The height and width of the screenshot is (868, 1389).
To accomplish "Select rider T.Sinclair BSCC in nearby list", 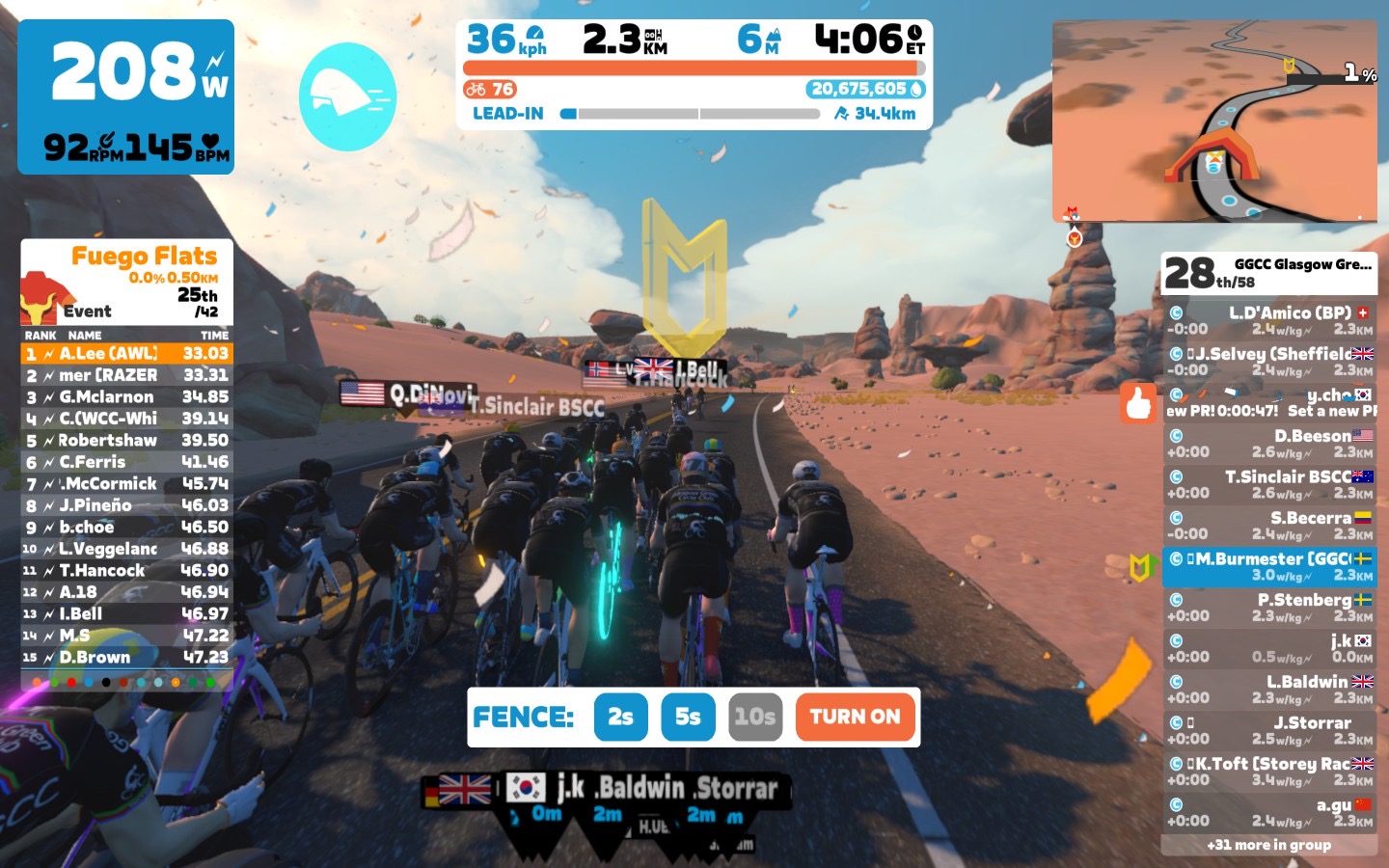I will pos(1268,484).
